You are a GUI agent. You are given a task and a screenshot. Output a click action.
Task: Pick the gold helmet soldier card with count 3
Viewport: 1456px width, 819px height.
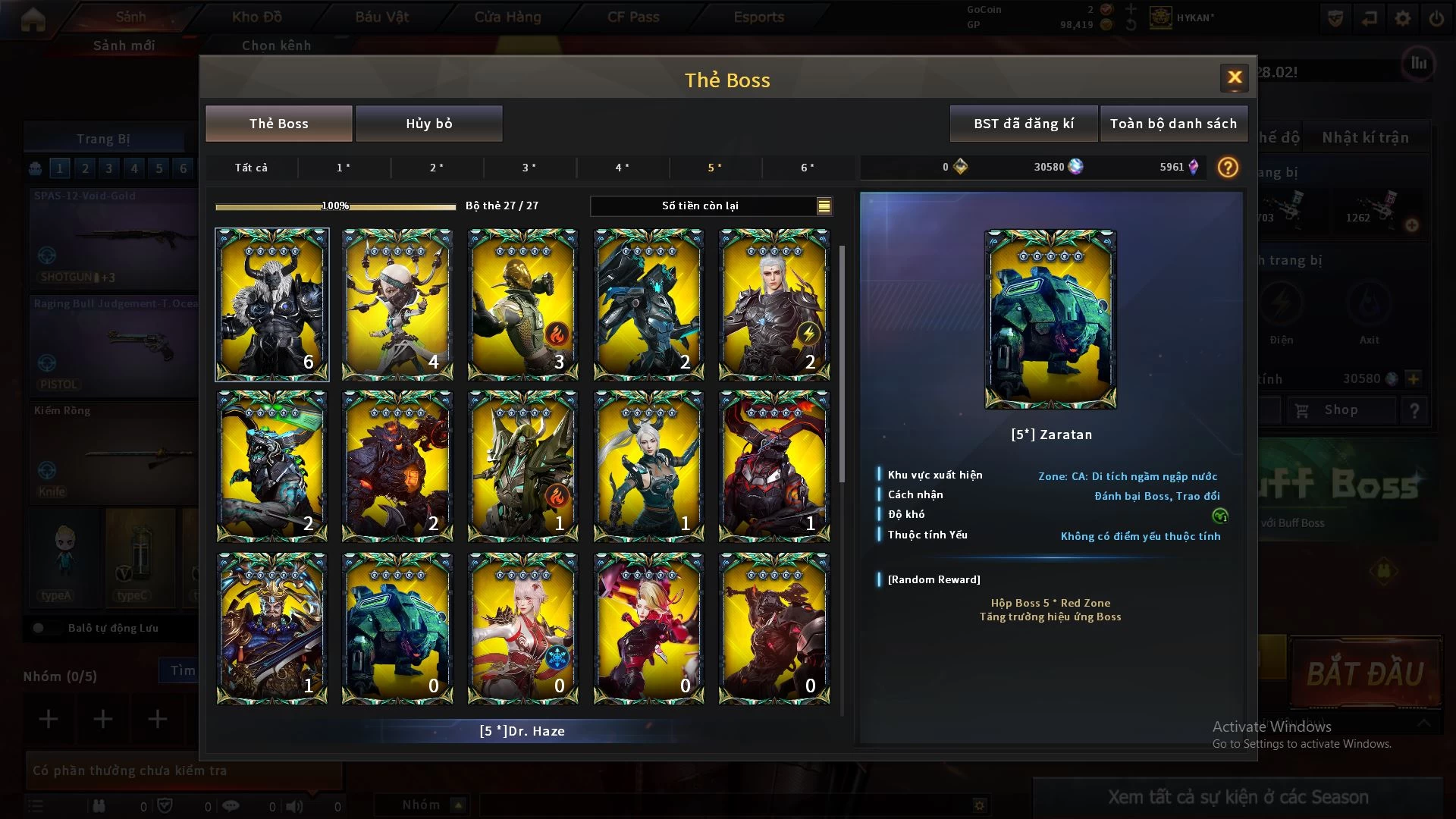click(522, 304)
